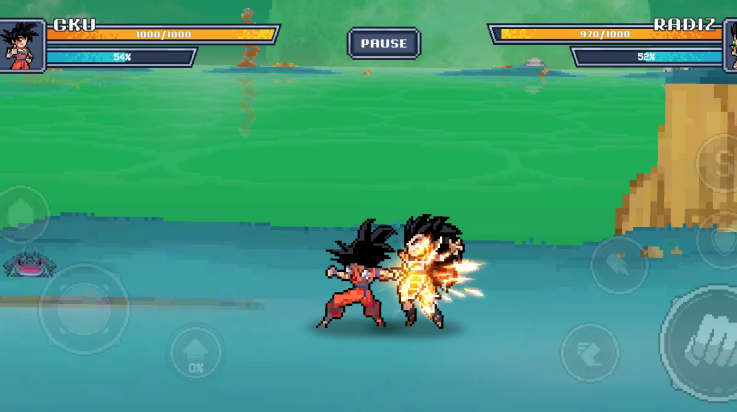Tap the fist punch attack button
This screenshot has height=412, width=737.
coord(703,342)
